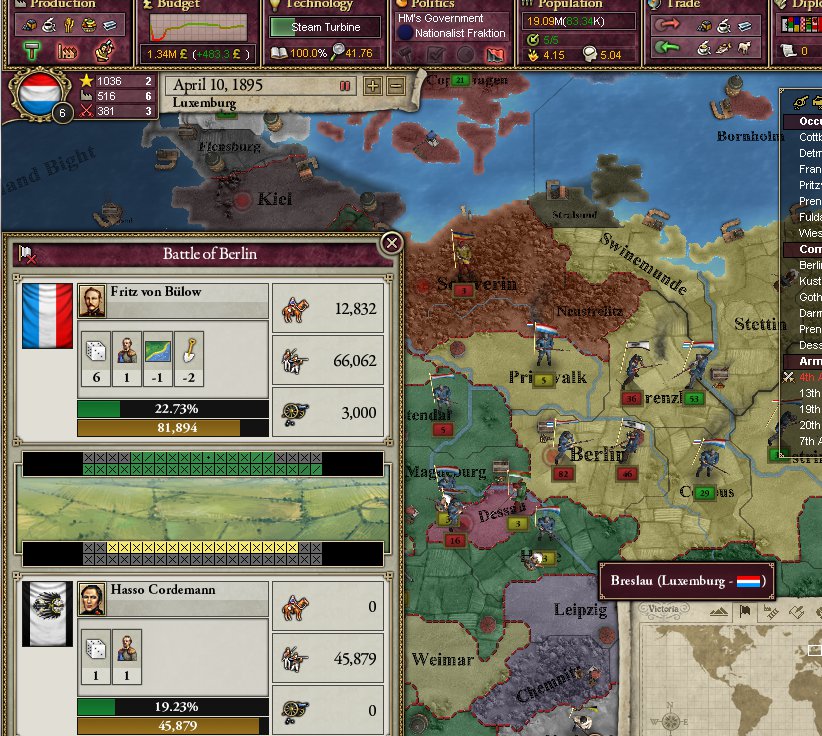Open the Steam Turbine research bar
Image resolution: width=822 pixels, height=736 pixels.
(x=325, y=28)
